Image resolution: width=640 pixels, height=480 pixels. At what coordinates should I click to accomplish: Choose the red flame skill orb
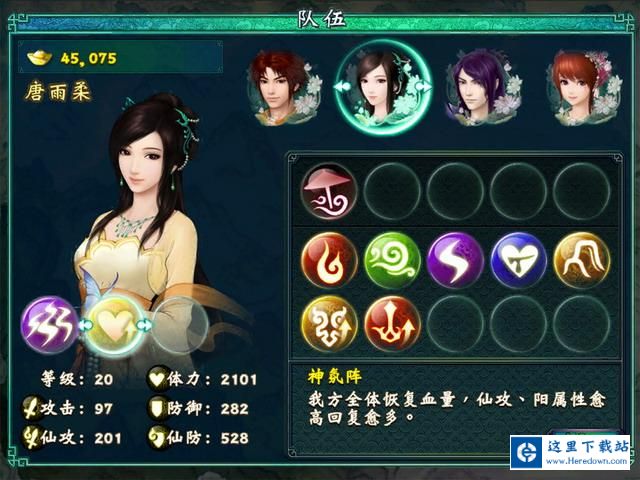point(329,260)
